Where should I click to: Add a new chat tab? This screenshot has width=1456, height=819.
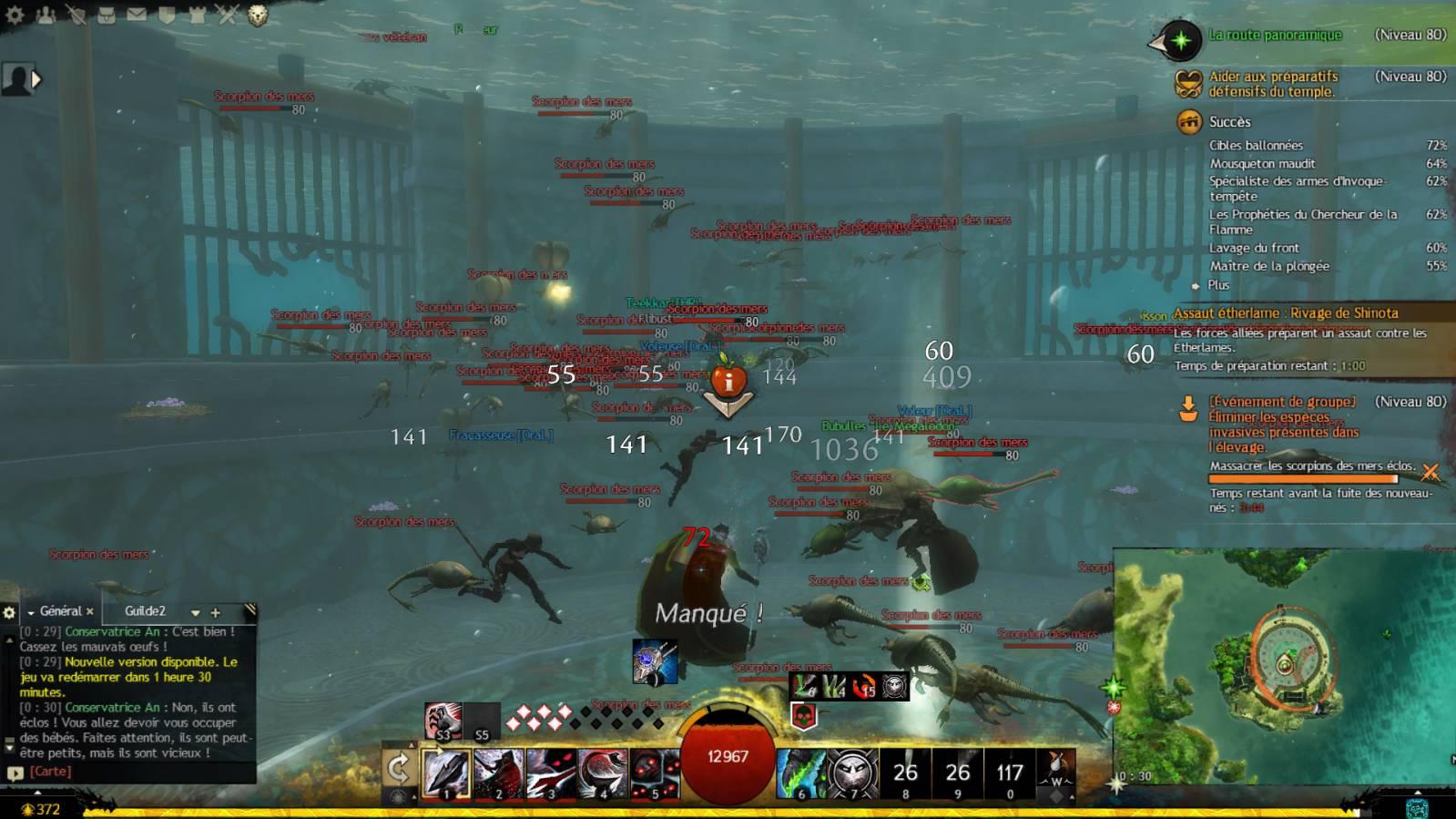[216, 612]
